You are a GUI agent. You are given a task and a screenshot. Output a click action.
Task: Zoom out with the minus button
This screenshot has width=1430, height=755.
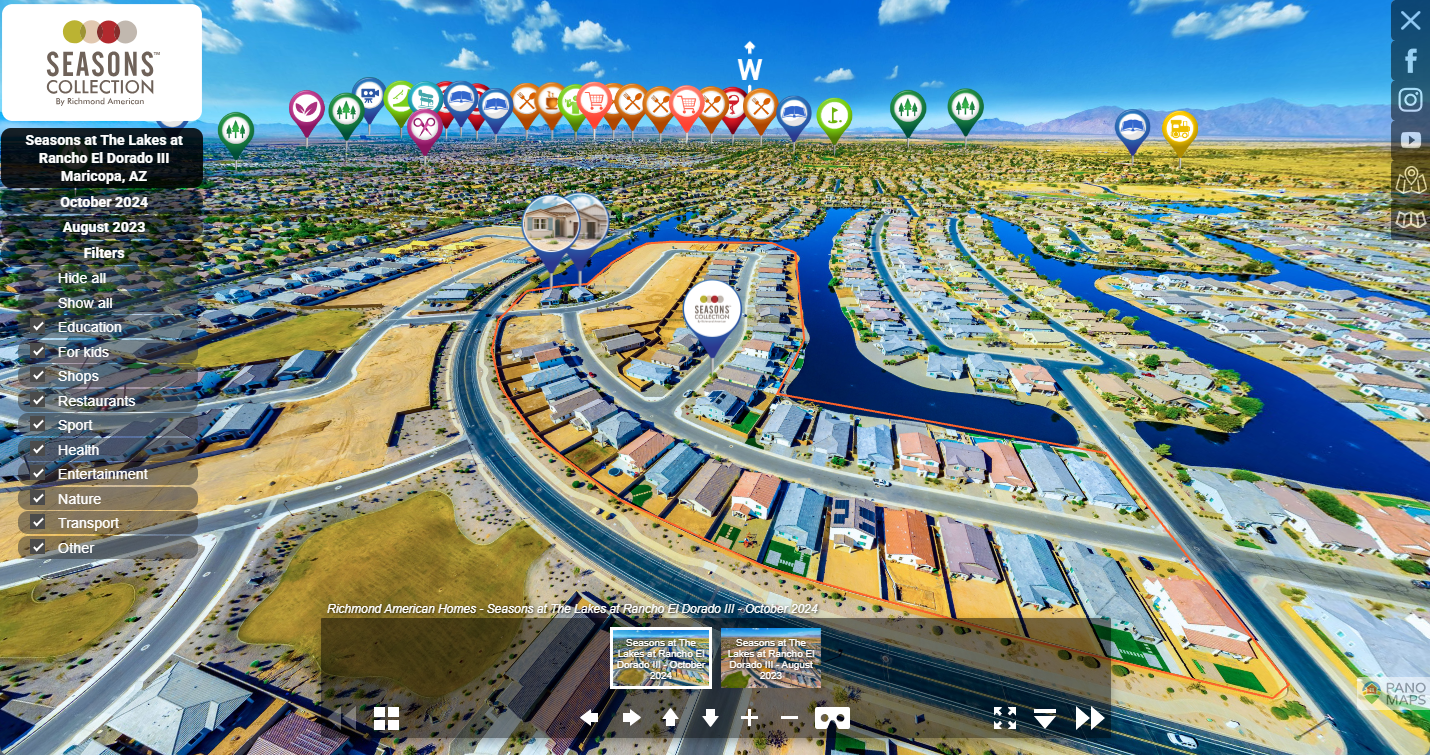(x=789, y=718)
